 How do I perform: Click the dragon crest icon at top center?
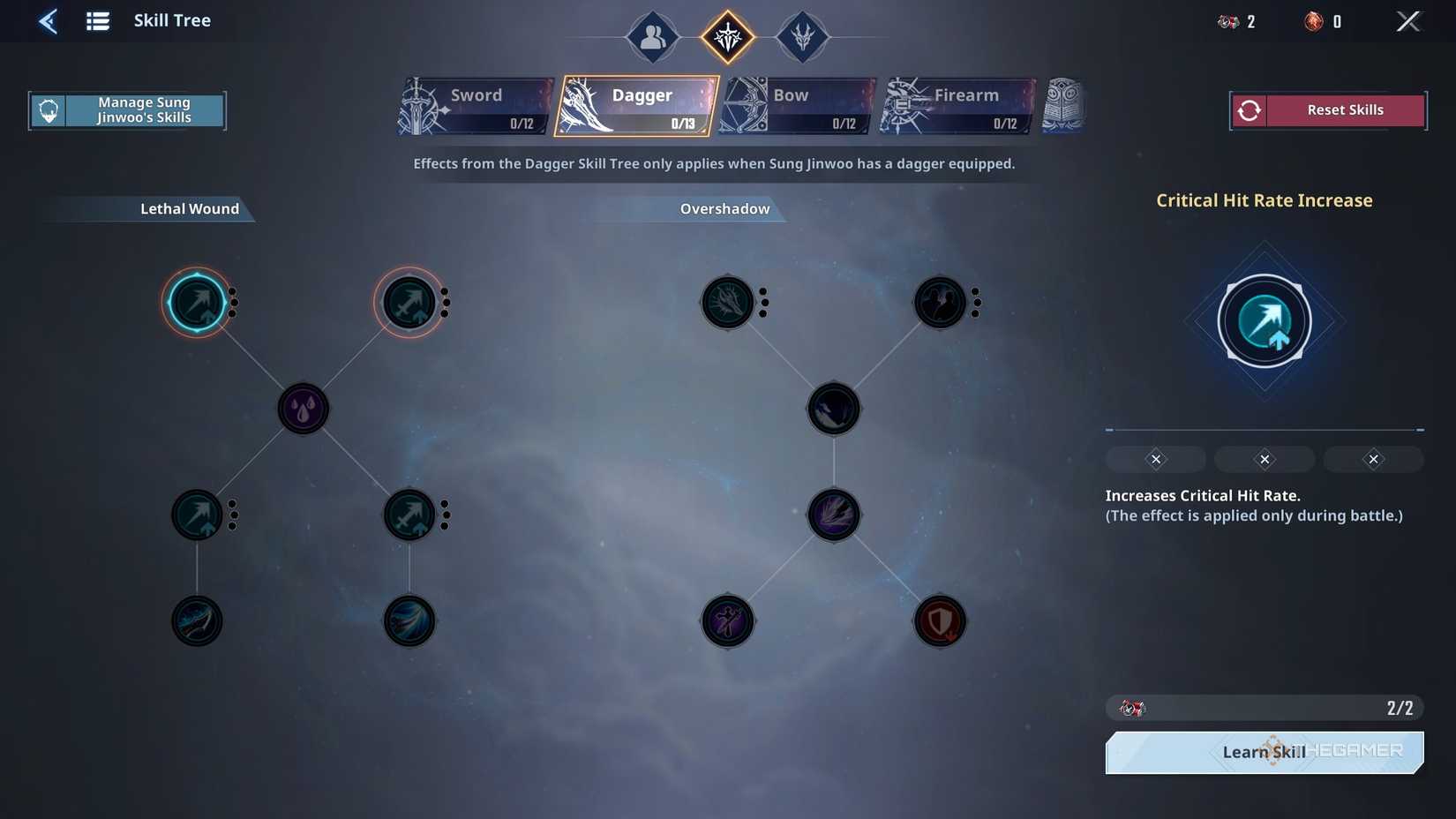tap(803, 37)
